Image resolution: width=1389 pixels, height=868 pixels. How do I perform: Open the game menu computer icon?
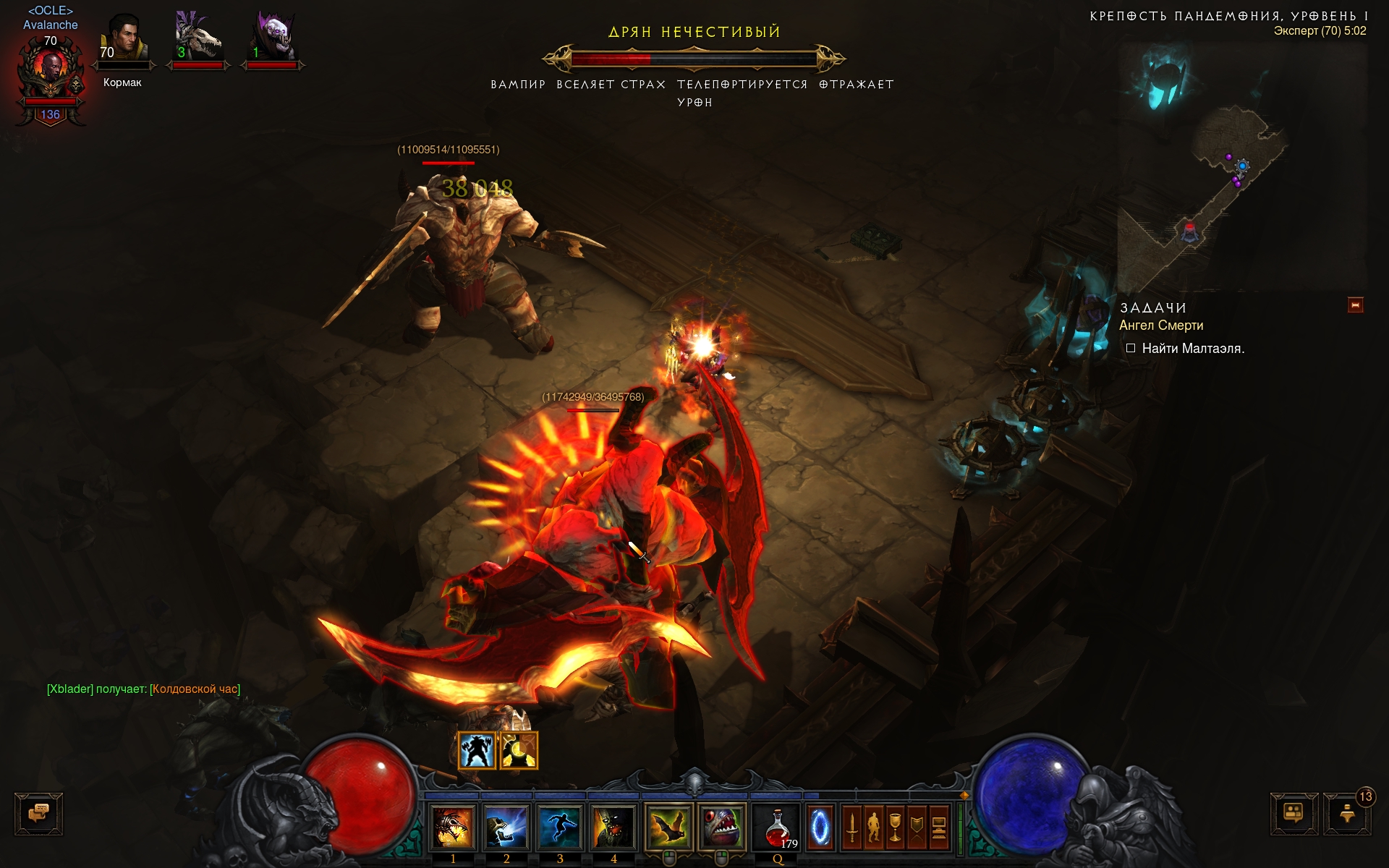[938, 828]
